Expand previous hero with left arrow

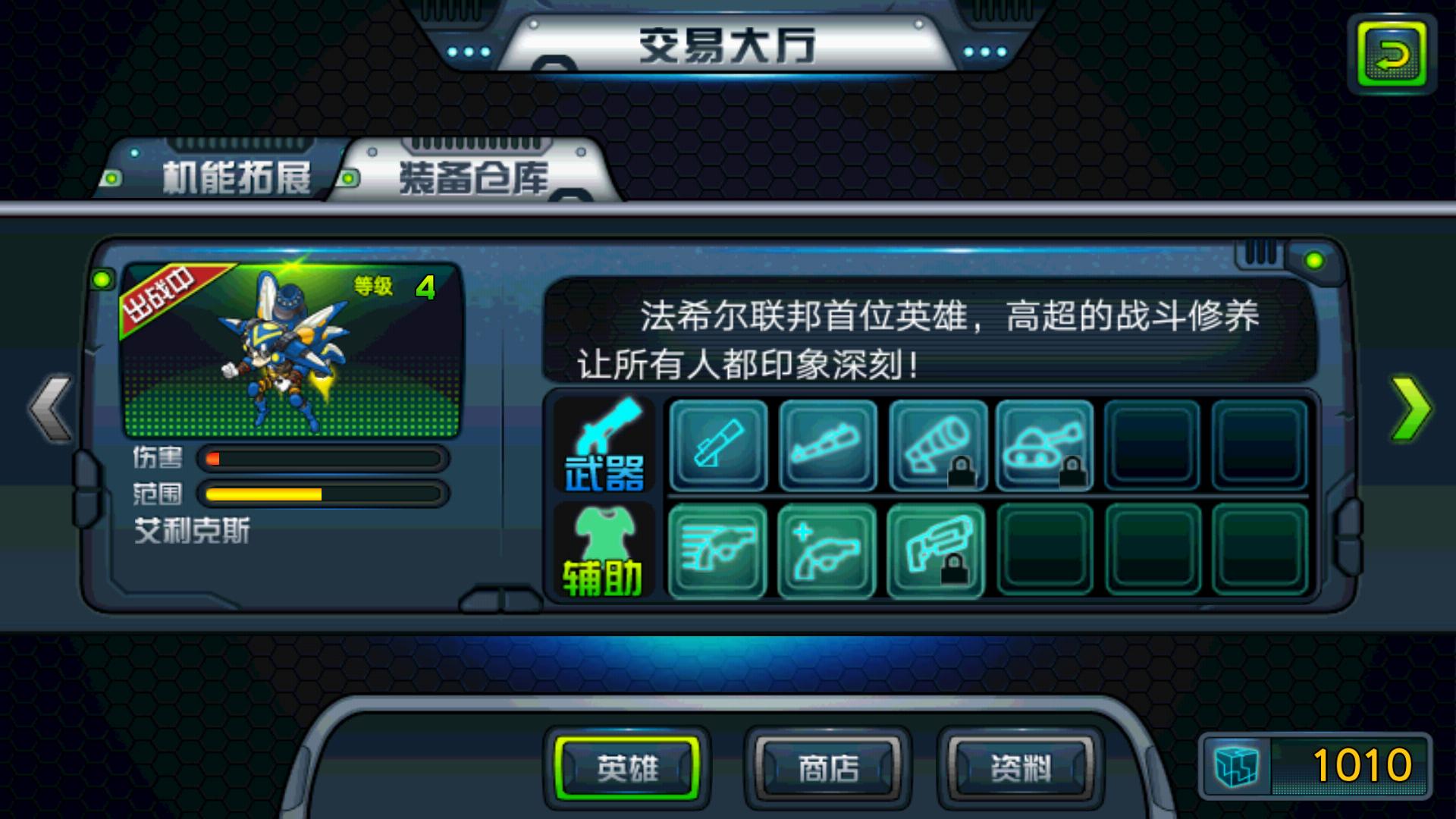click(x=49, y=406)
